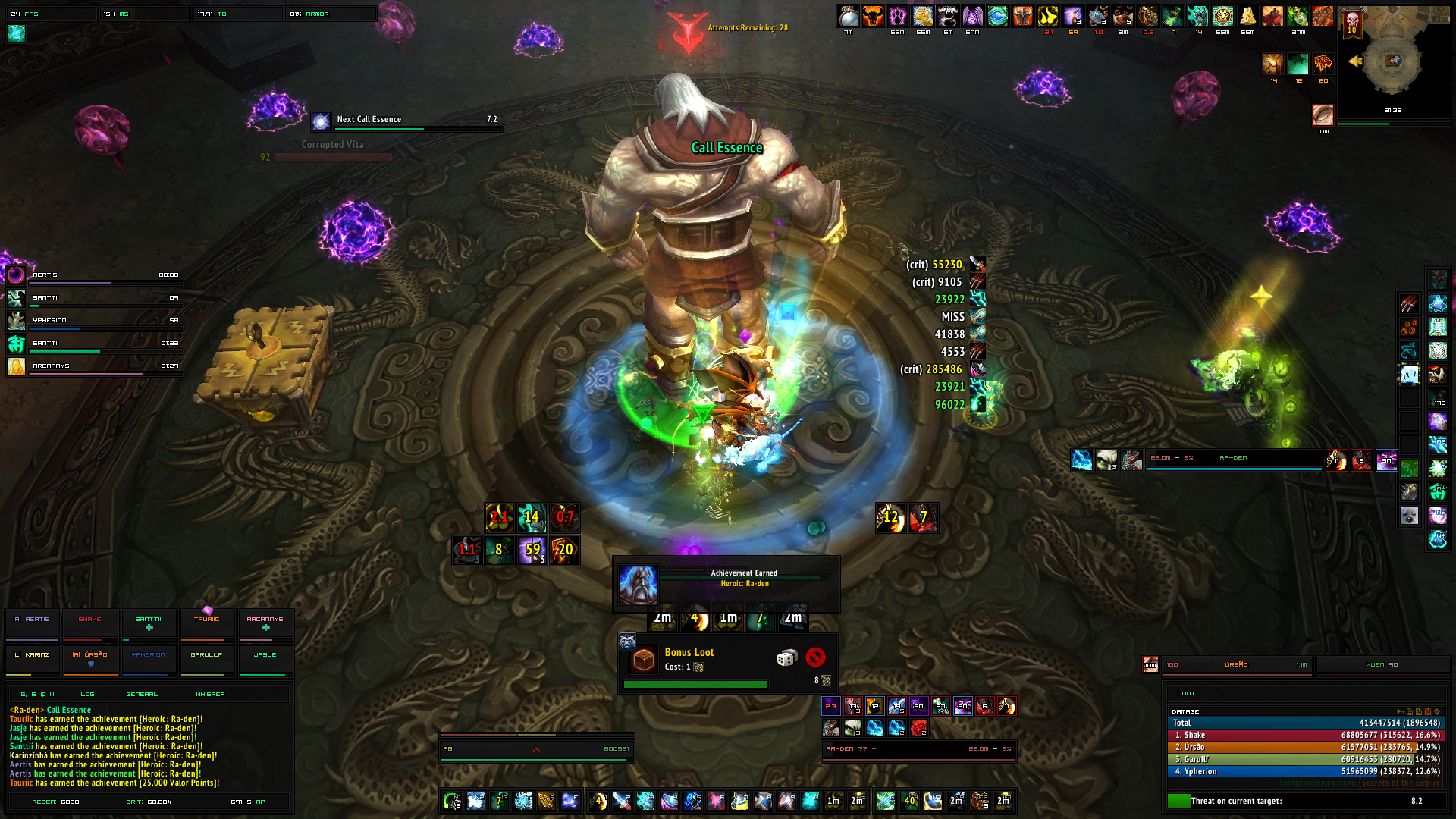Select Shake's row in the damage meter
Image resolution: width=1456 pixels, height=819 pixels.
(1306, 735)
